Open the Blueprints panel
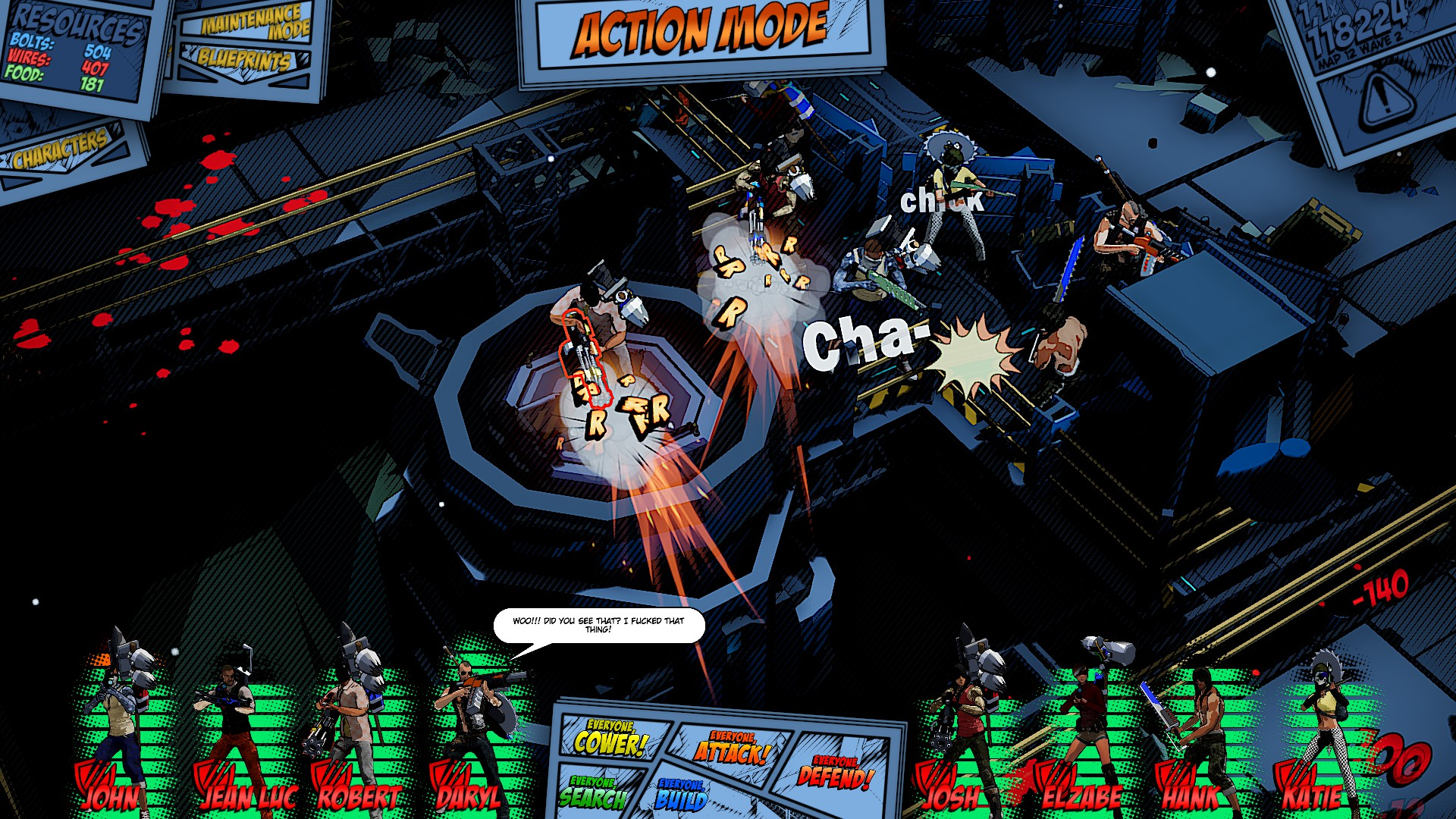The height and width of the screenshot is (819, 1456). click(x=244, y=61)
